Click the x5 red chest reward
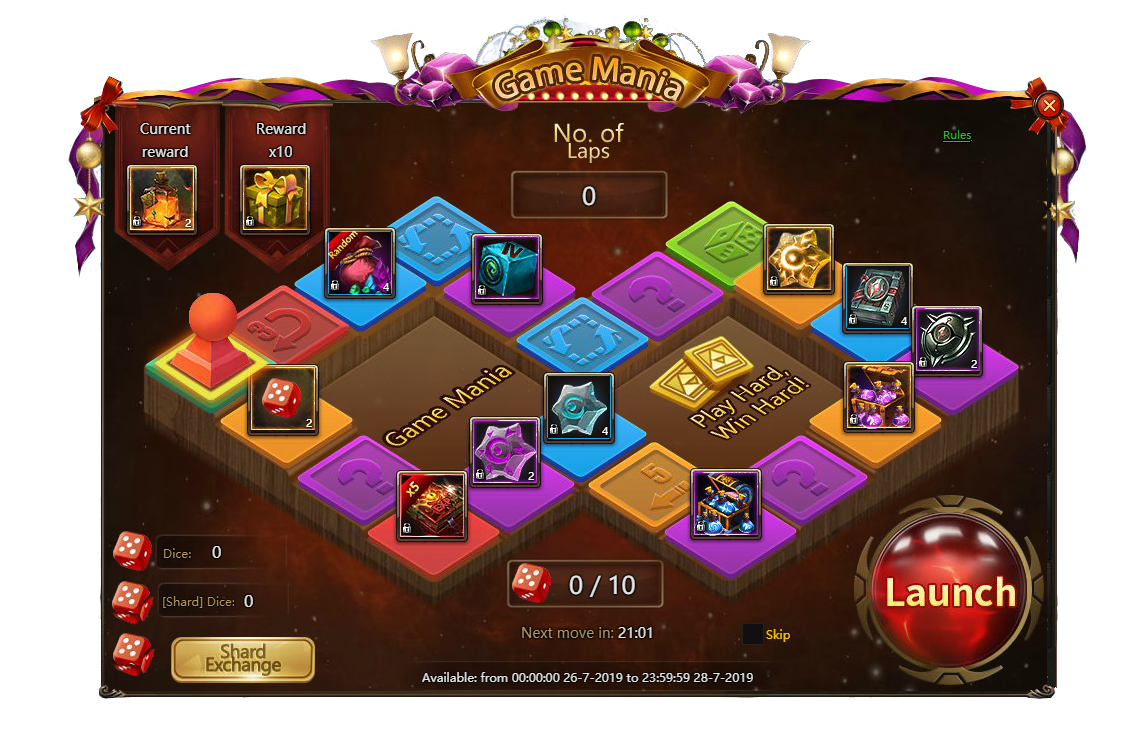The height and width of the screenshot is (738, 1147). coord(432,505)
